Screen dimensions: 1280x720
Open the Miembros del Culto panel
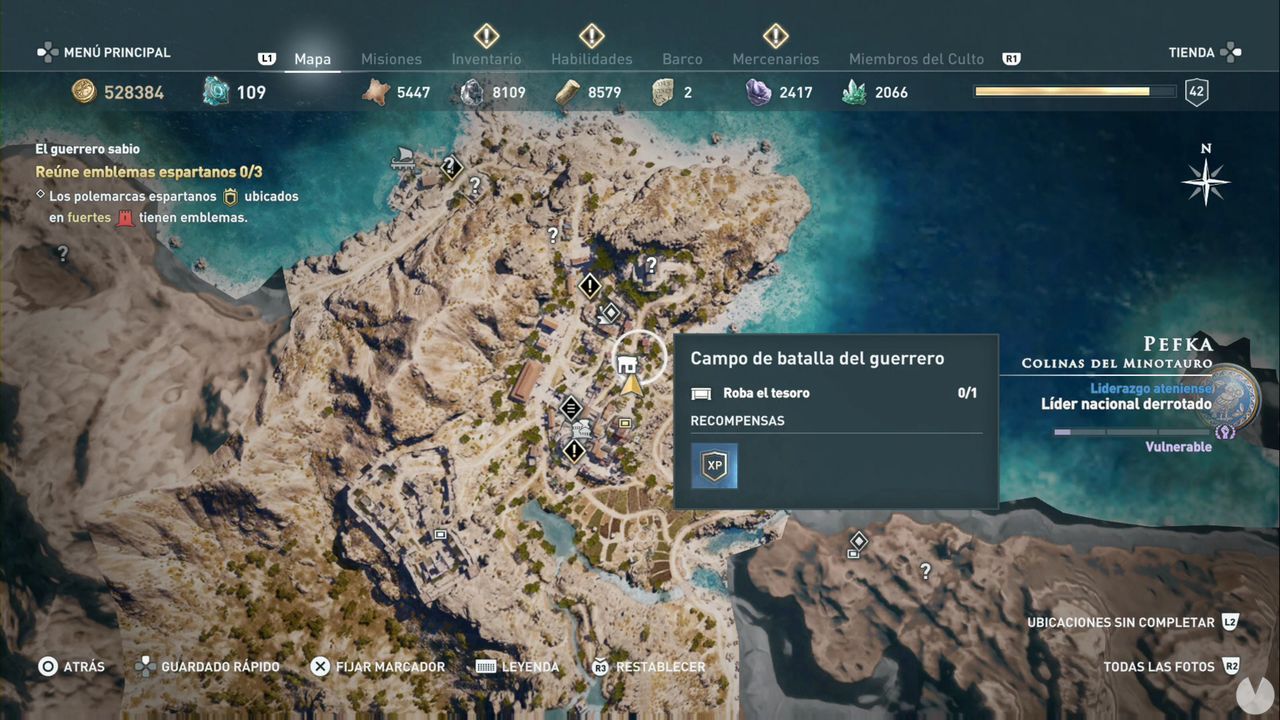click(916, 59)
